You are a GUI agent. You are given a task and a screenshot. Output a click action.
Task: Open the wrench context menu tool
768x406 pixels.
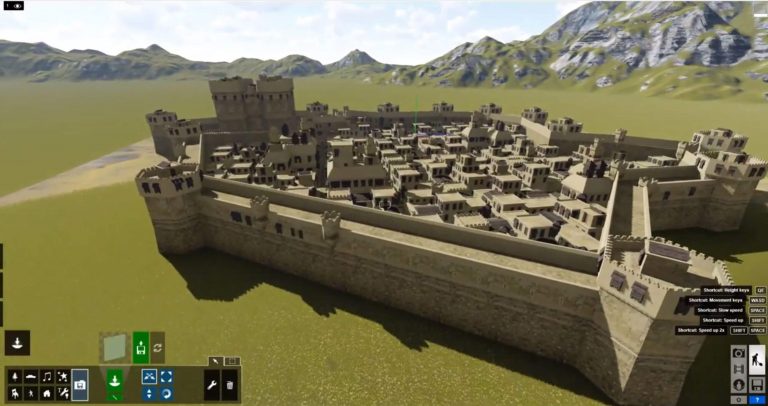click(212, 383)
